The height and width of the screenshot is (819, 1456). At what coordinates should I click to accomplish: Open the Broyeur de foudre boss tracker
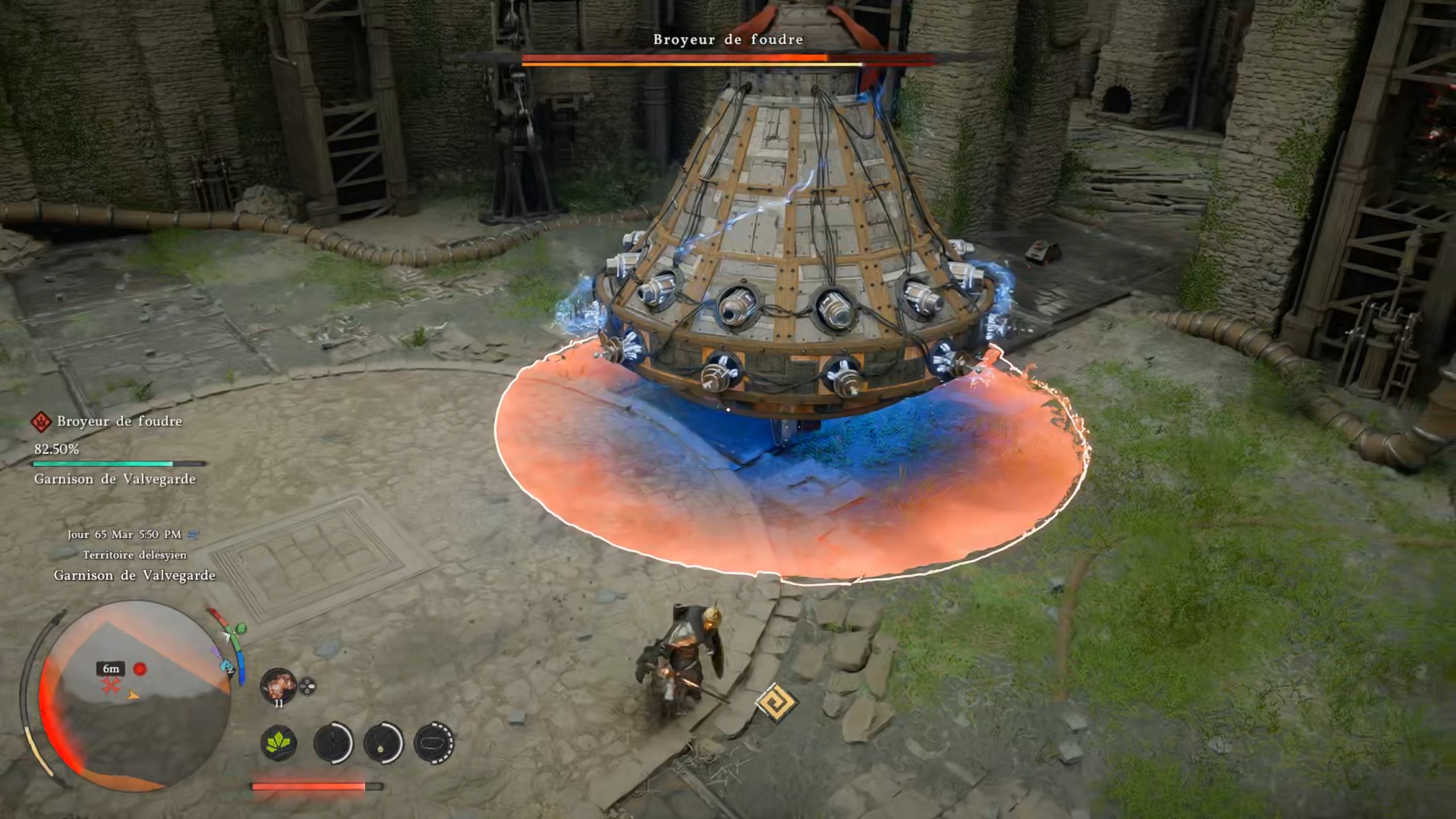[x=119, y=421]
